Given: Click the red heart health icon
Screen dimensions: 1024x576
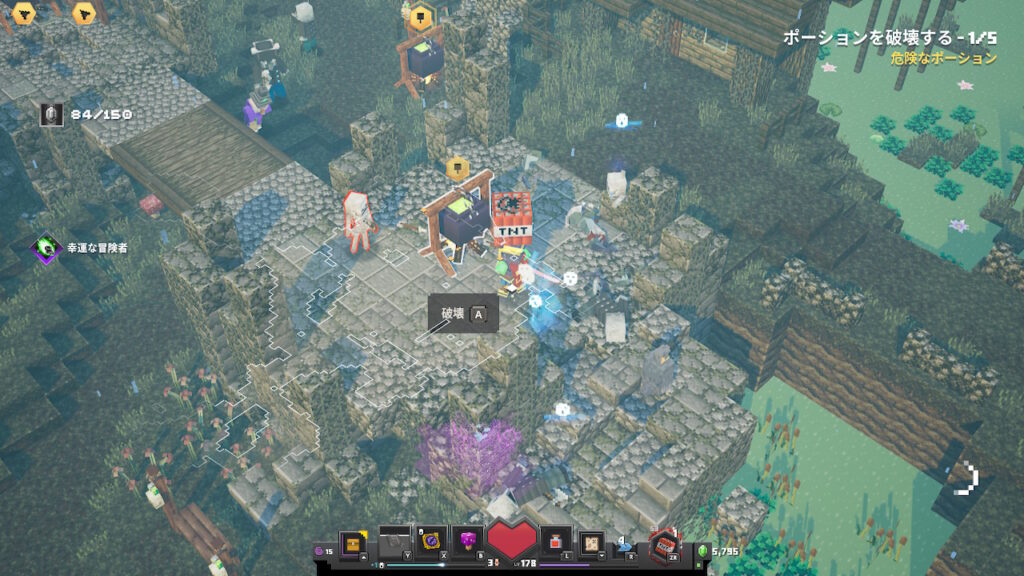Looking at the screenshot, I should [x=512, y=541].
